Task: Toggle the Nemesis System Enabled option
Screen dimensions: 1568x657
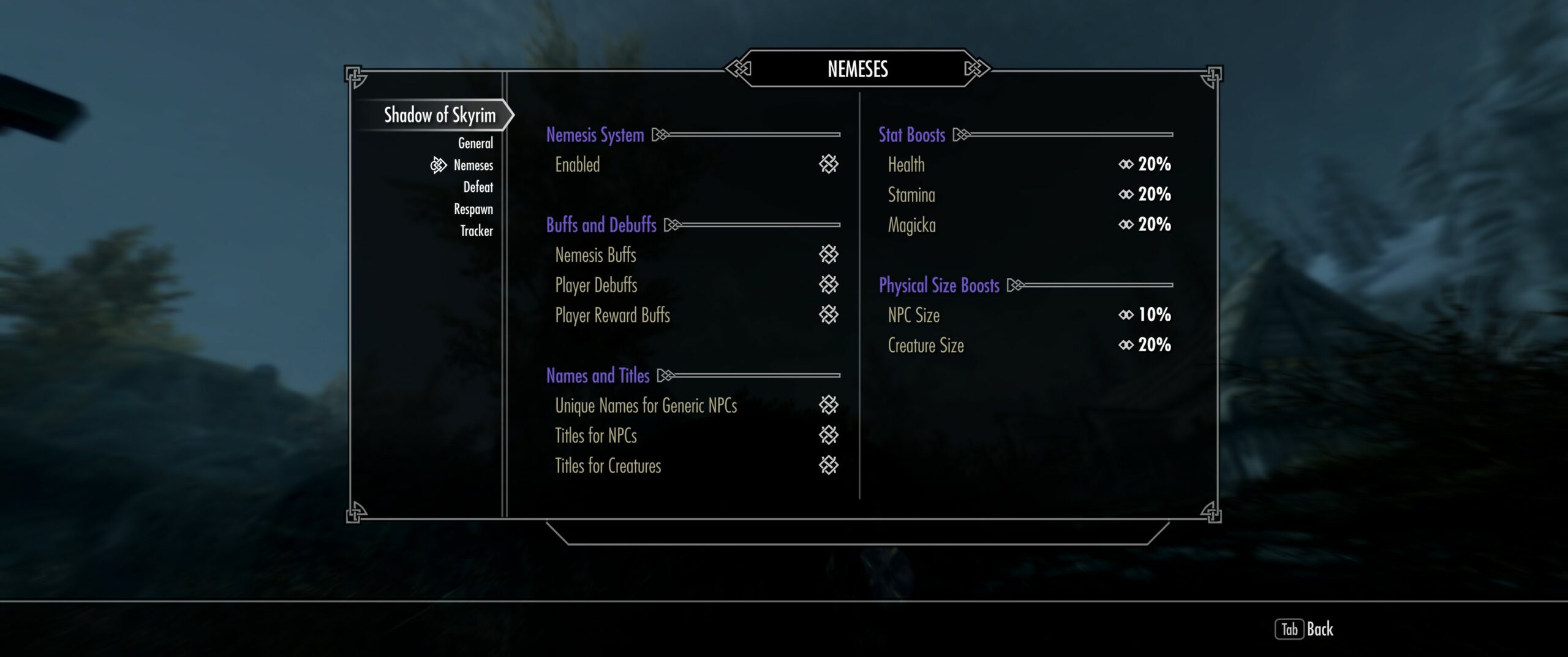Action: coord(828,164)
